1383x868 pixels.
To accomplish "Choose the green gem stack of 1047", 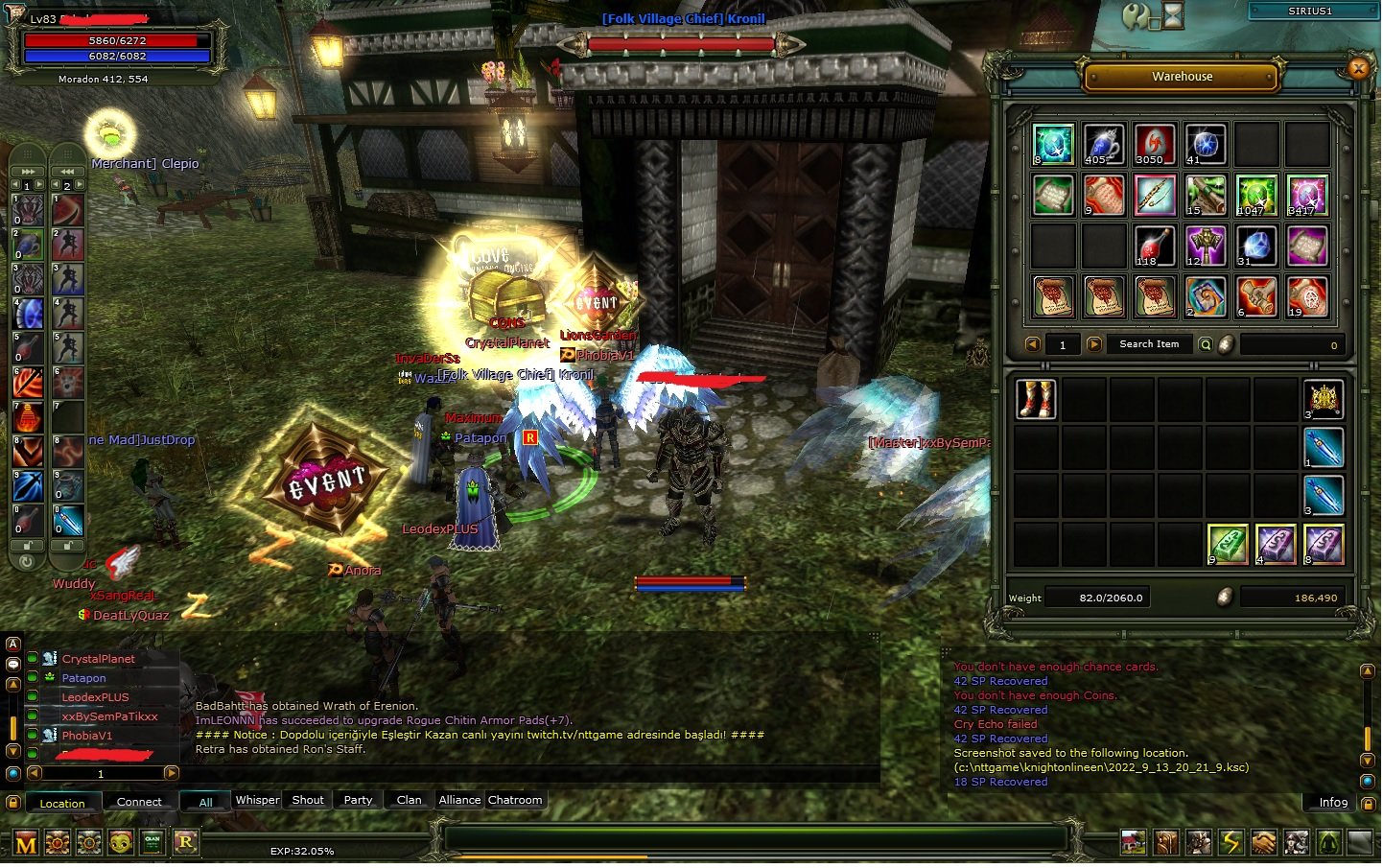I will pyautogui.click(x=1255, y=196).
